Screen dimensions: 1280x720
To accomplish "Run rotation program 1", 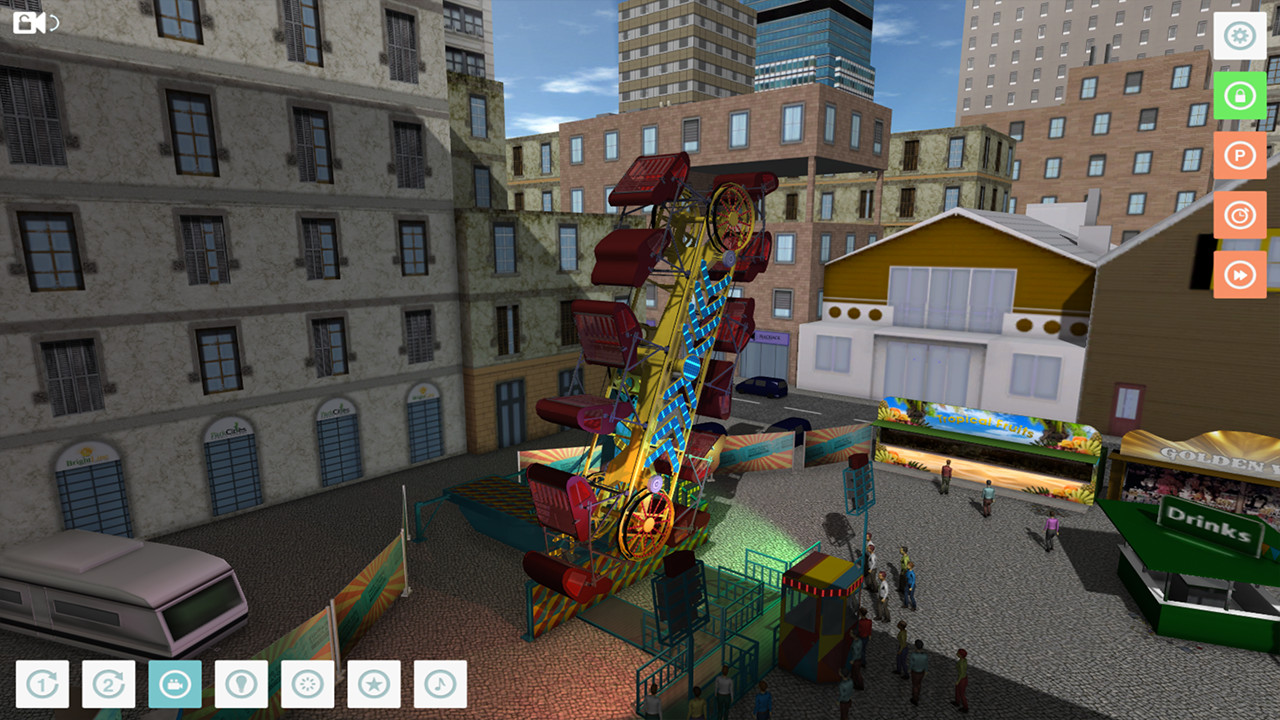I will (x=41, y=684).
